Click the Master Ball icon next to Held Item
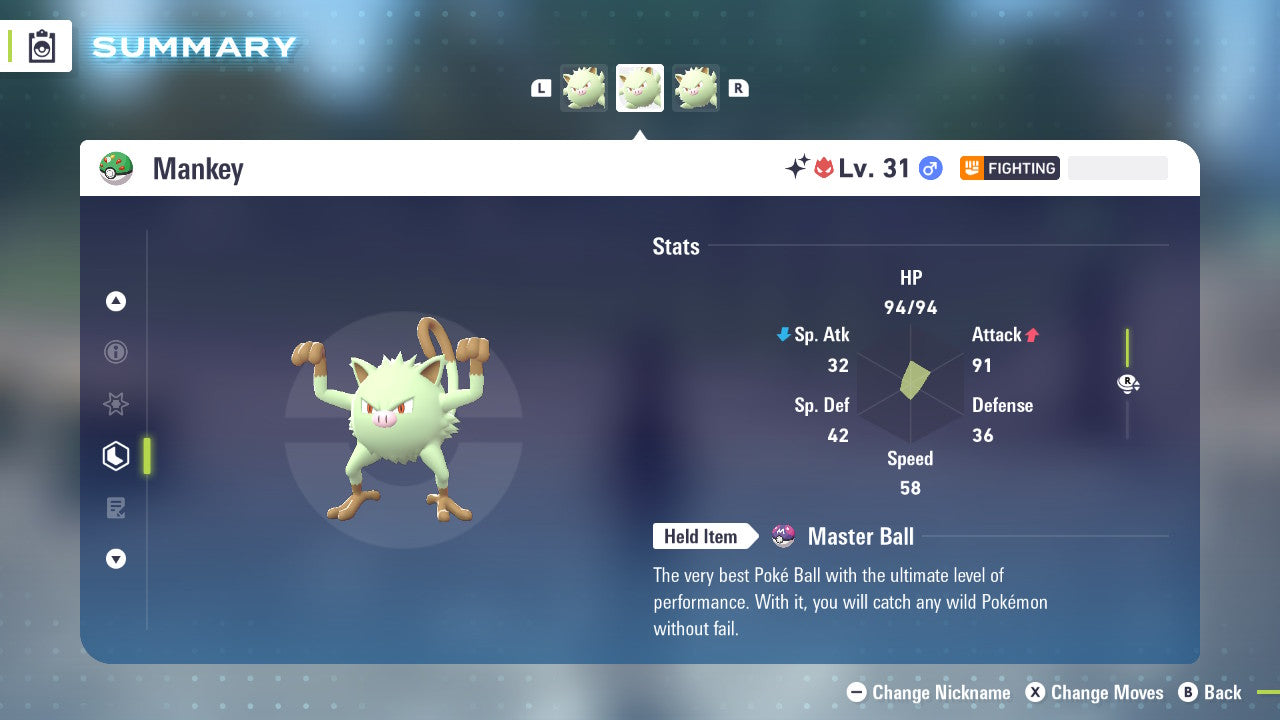 pyautogui.click(x=783, y=536)
